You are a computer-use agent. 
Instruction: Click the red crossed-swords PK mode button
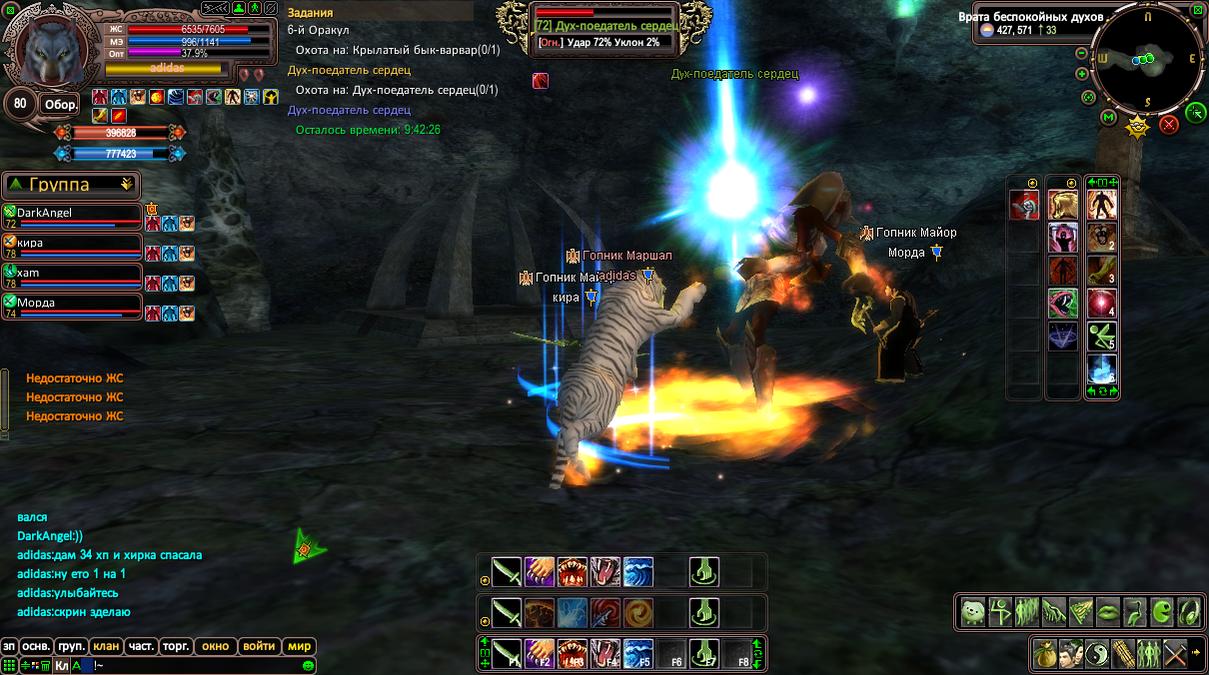pyautogui.click(x=1168, y=125)
